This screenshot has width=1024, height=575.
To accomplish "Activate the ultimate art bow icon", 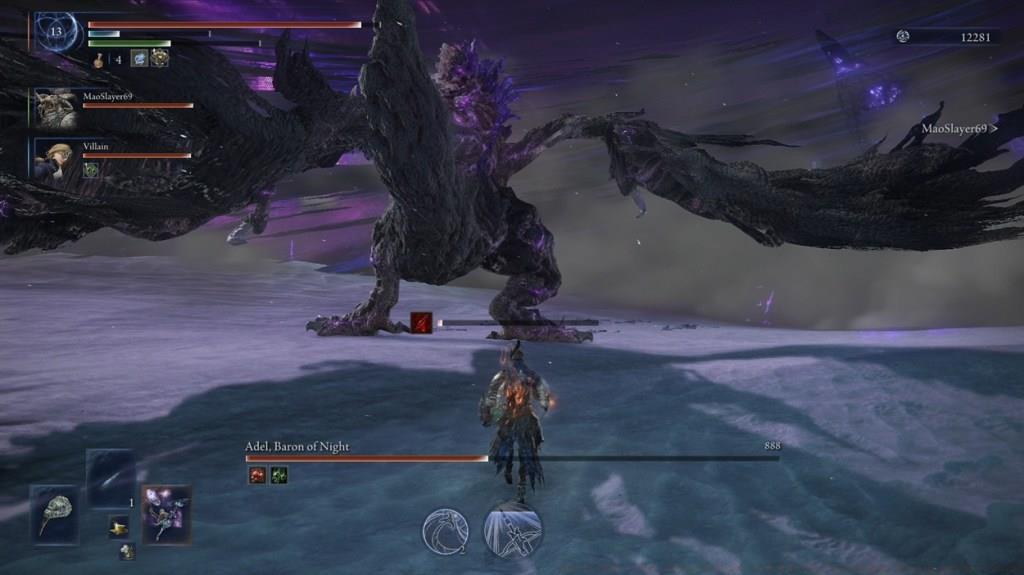I will 513,530.
